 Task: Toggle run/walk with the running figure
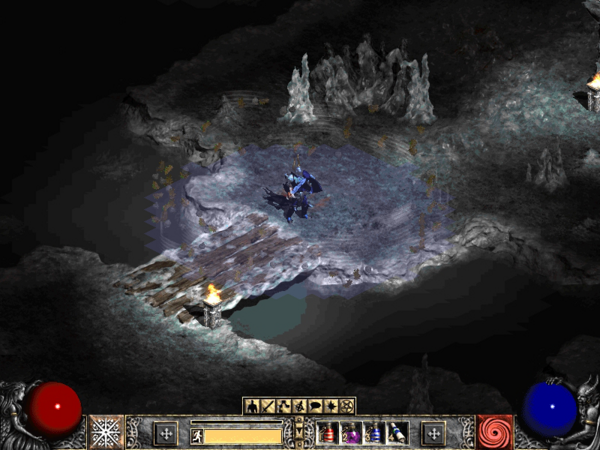point(197,435)
